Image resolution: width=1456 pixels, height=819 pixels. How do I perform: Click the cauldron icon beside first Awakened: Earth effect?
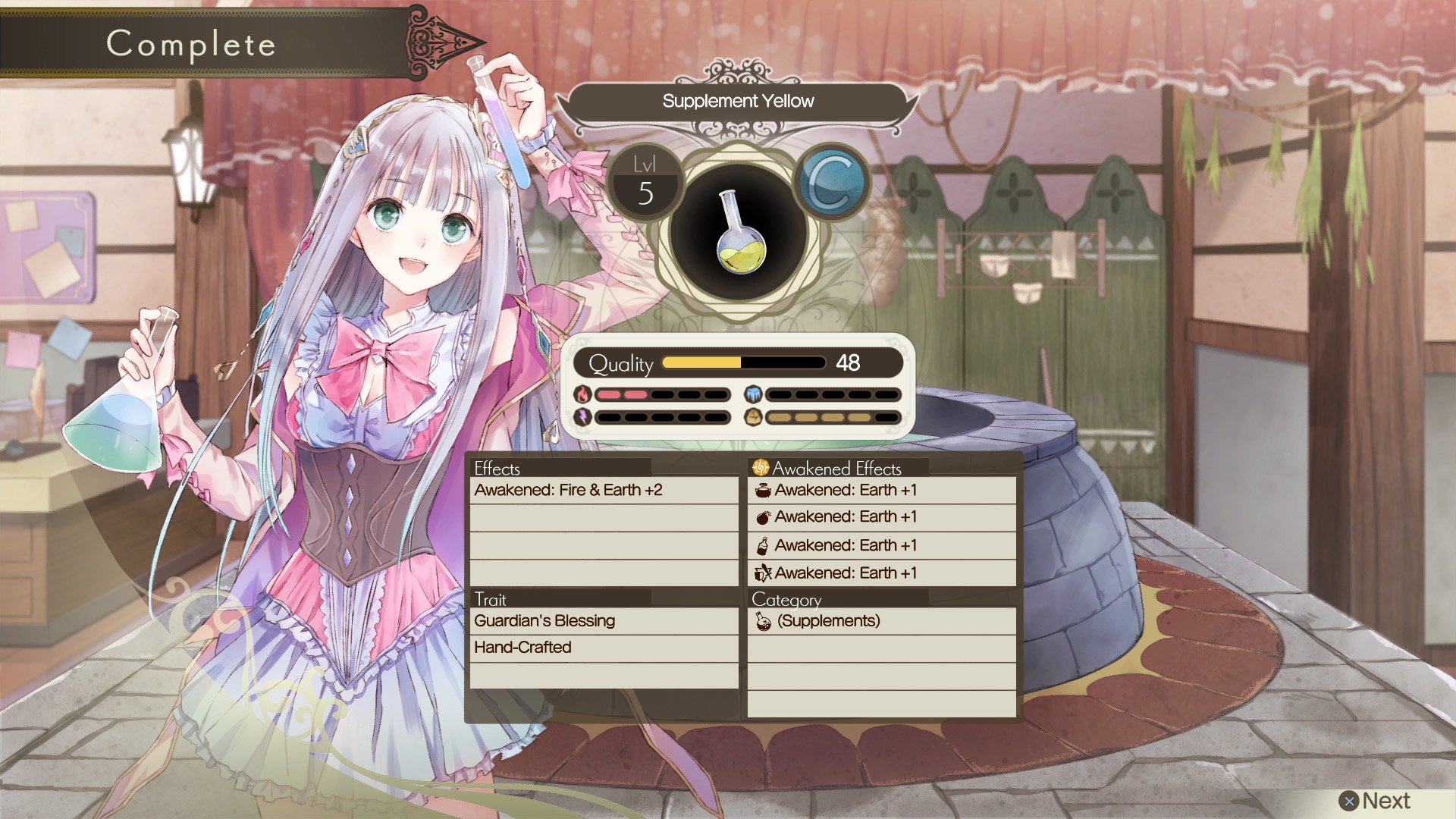(762, 490)
